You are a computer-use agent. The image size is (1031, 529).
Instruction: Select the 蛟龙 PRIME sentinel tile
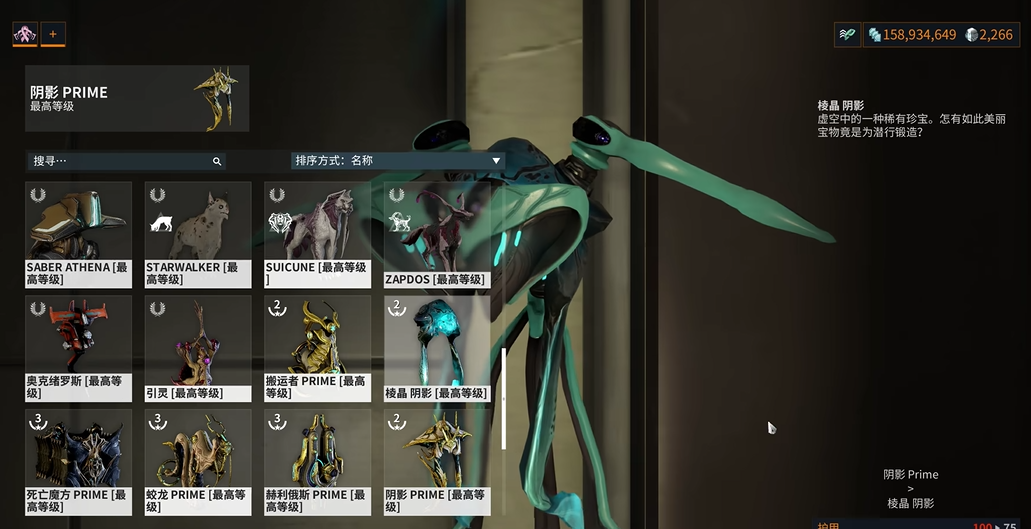198,461
